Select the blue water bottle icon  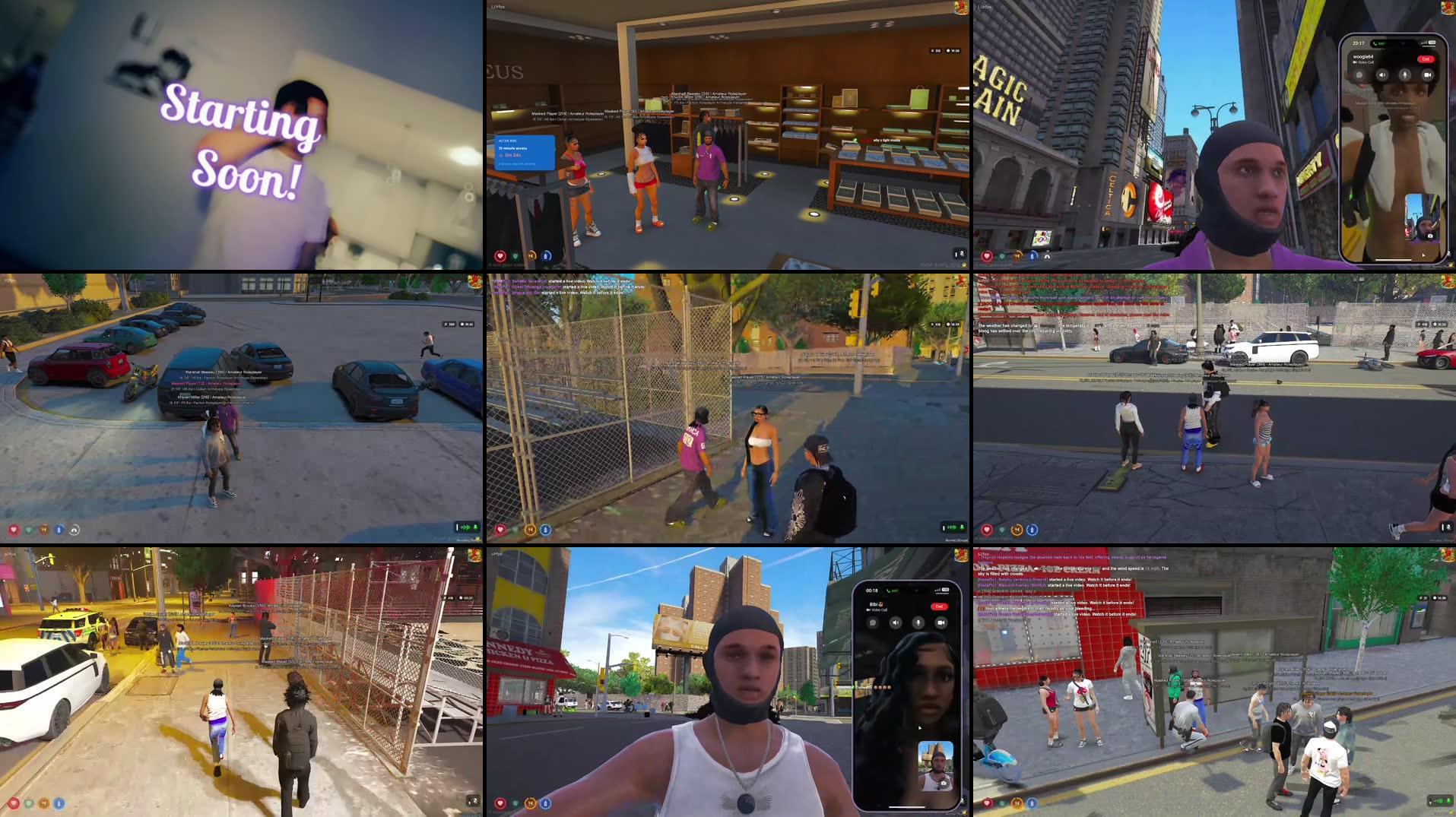pos(546,257)
